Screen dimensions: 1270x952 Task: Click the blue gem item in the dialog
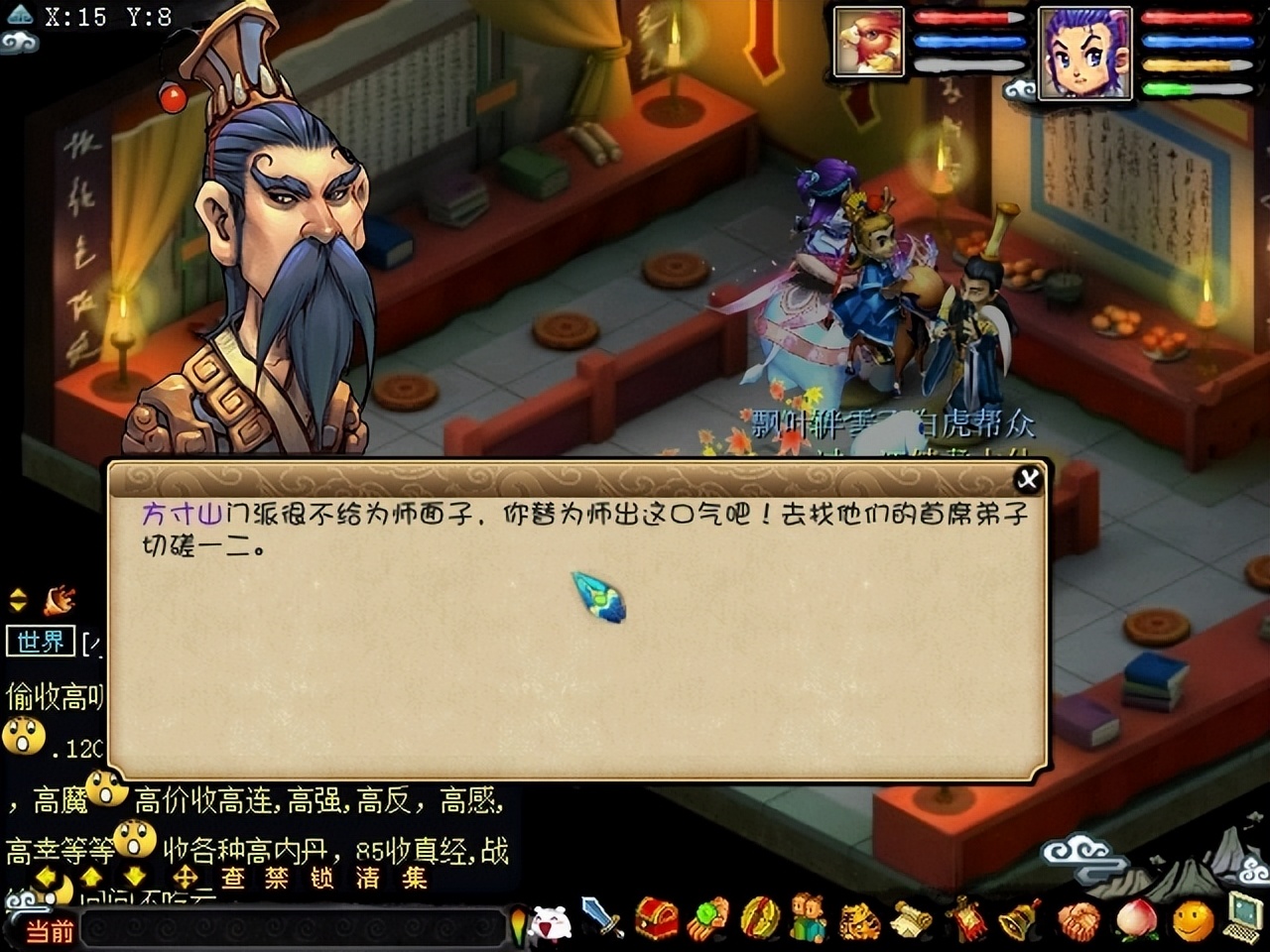pos(597,596)
